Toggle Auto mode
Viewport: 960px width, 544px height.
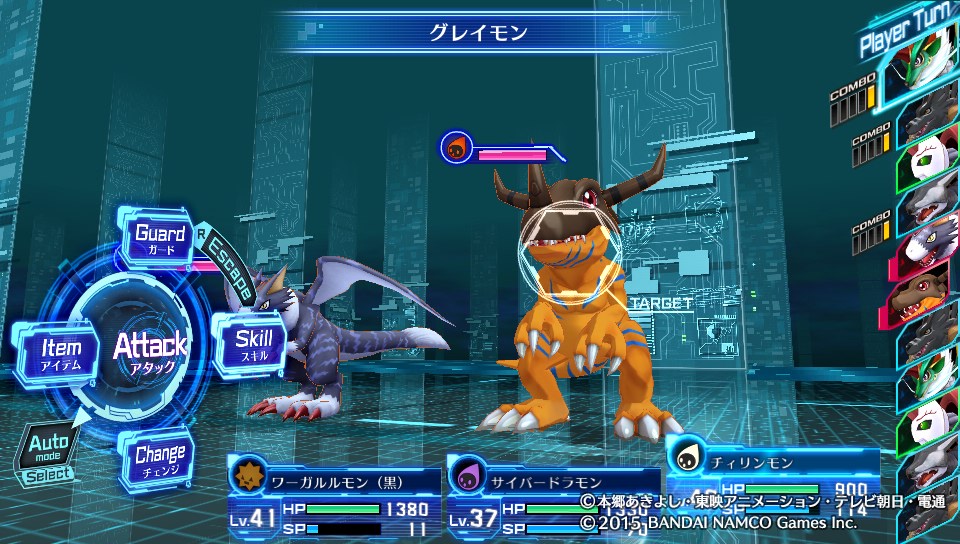pos(48,453)
